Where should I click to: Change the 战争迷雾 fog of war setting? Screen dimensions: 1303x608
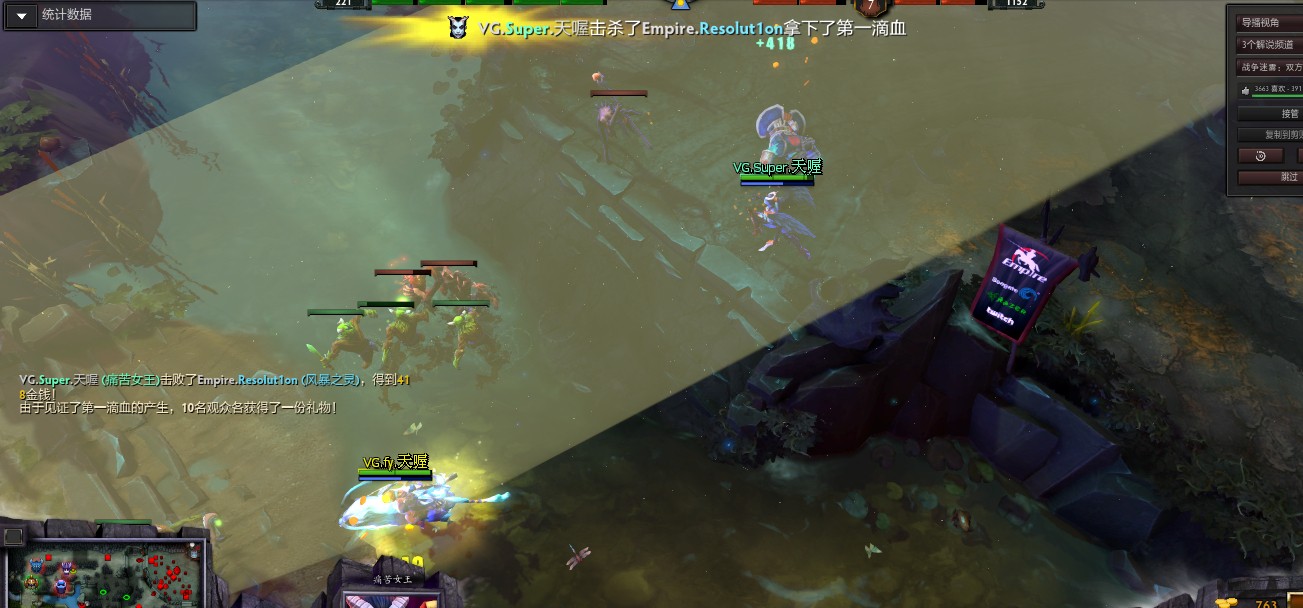(x=1269, y=67)
